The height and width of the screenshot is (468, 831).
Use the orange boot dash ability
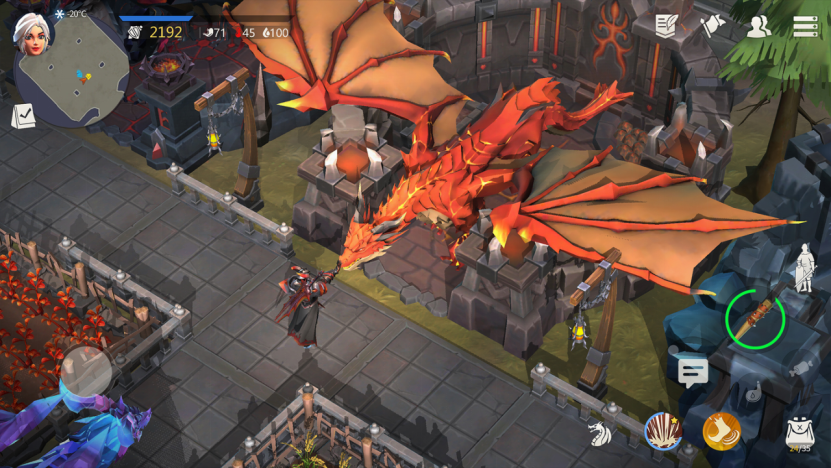tap(721, 431)
